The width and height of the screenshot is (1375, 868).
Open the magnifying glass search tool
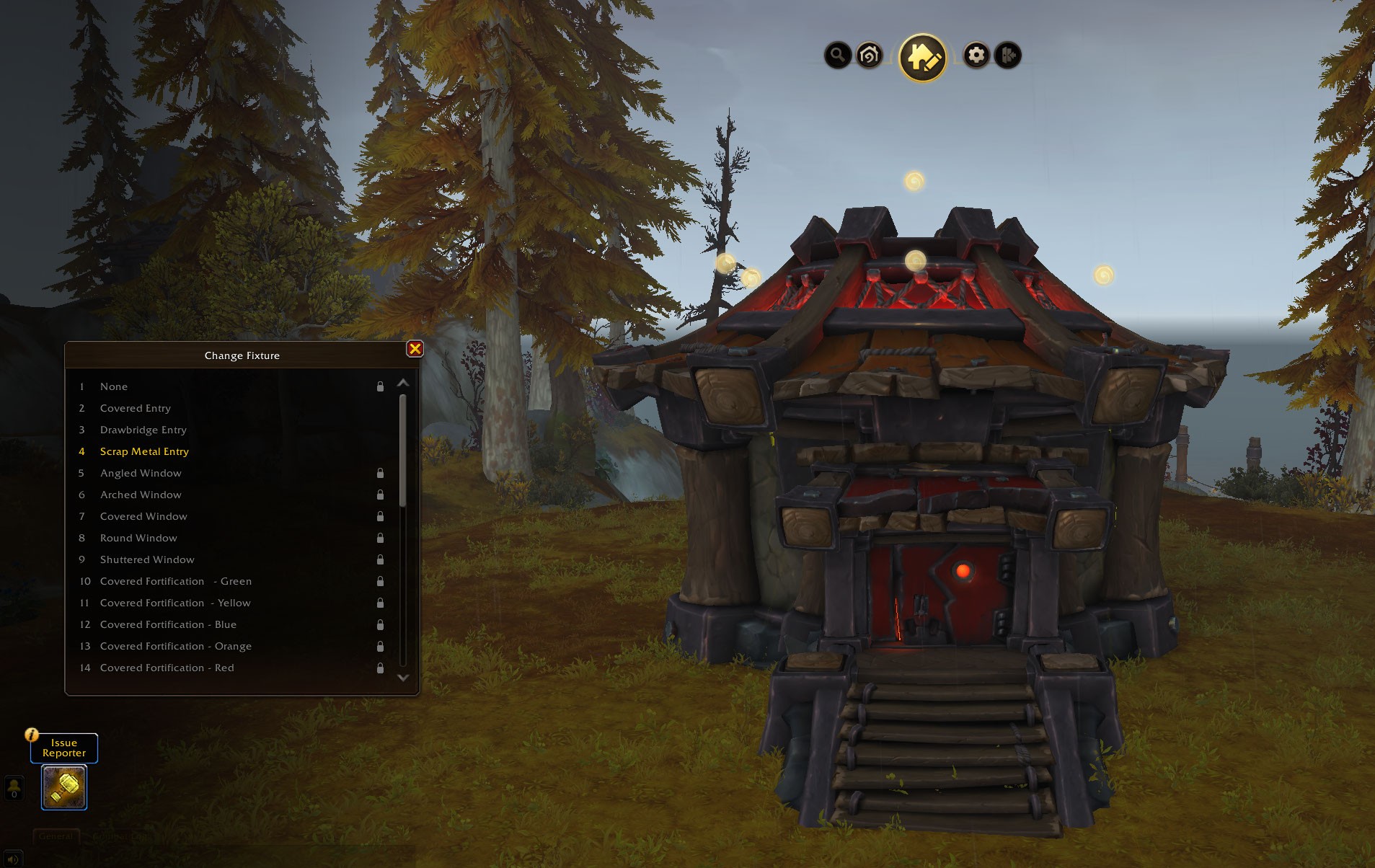[837, 55]
